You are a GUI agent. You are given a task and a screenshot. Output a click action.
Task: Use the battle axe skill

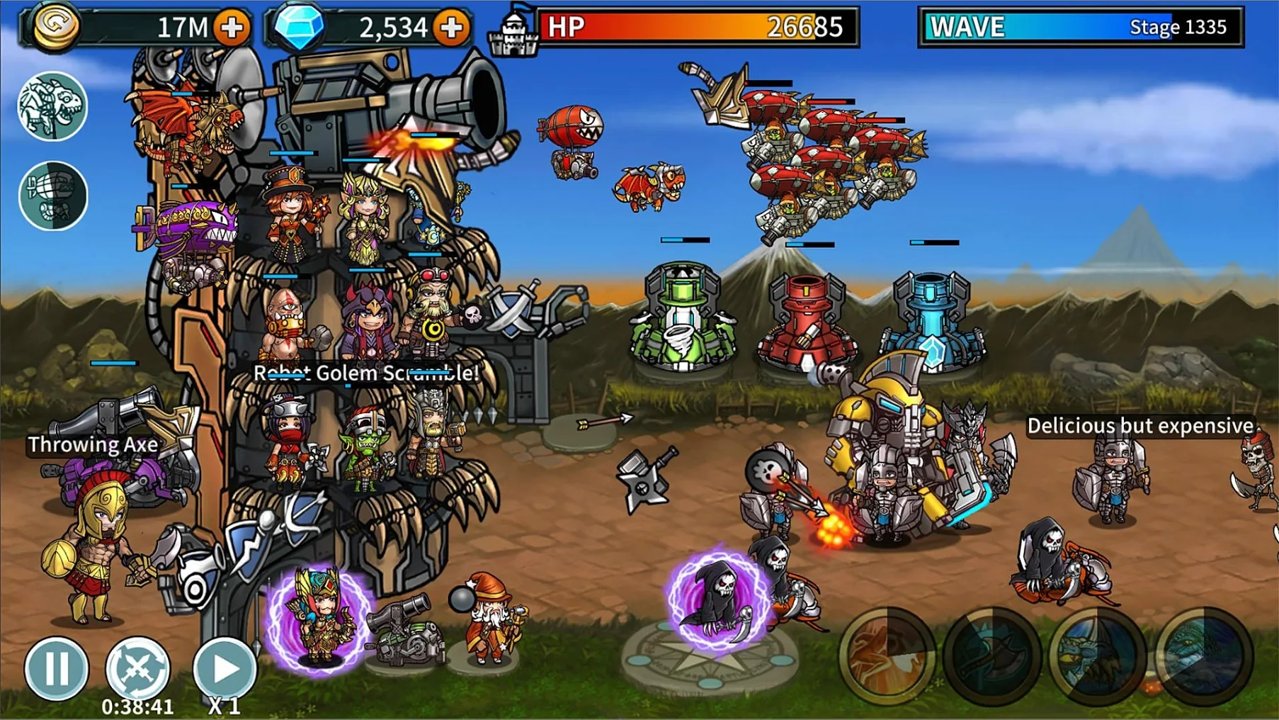991,656
